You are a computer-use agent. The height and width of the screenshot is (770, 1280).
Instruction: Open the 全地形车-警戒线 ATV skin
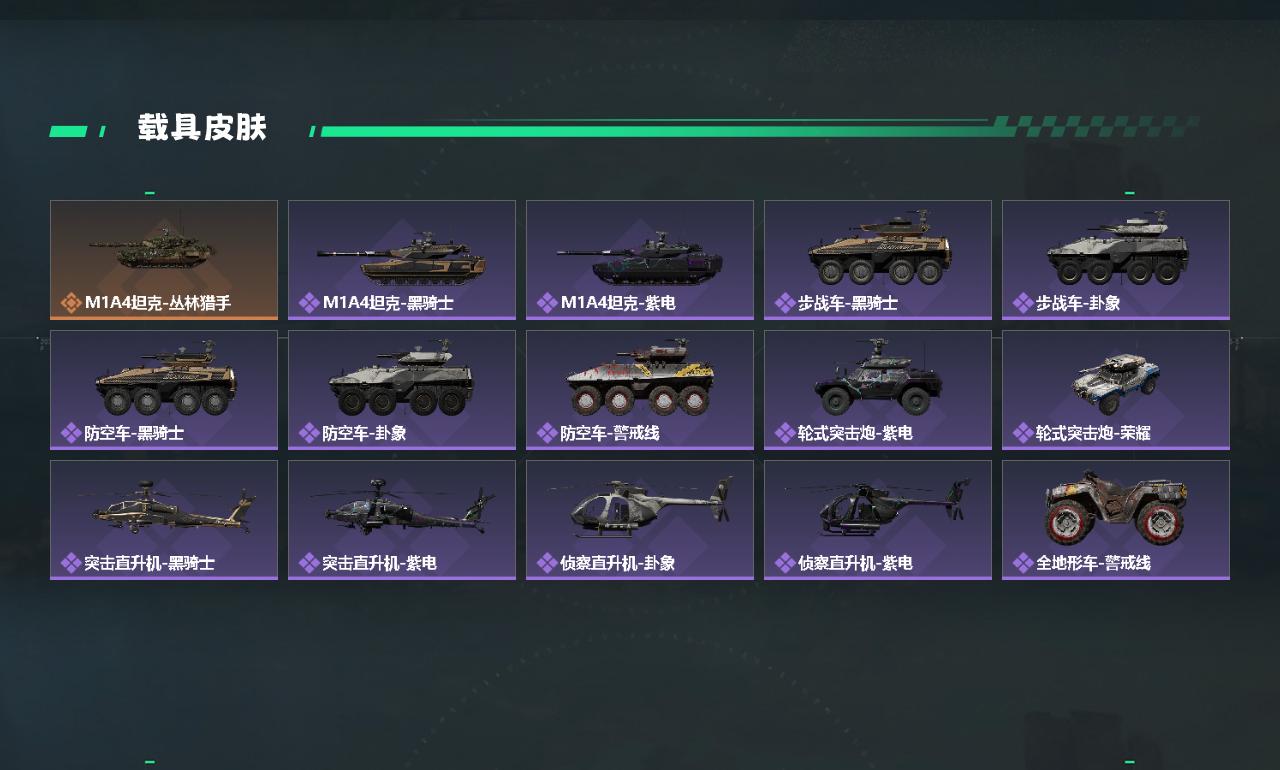[1116, 520]
